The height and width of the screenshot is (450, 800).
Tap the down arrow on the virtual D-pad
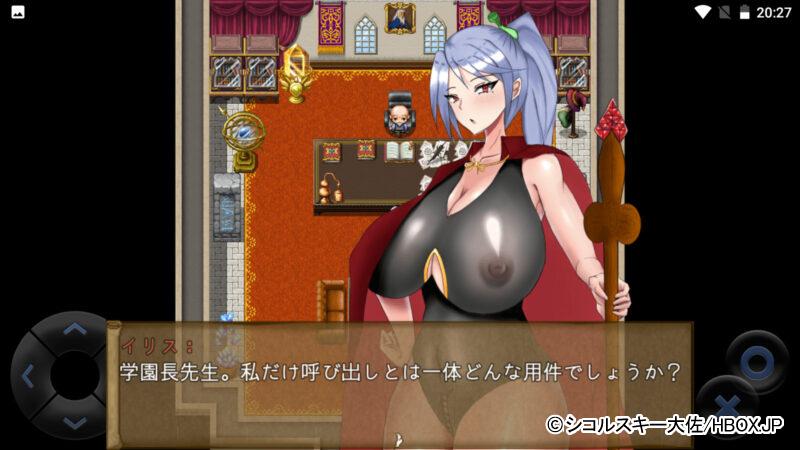[x=74, y=423]
